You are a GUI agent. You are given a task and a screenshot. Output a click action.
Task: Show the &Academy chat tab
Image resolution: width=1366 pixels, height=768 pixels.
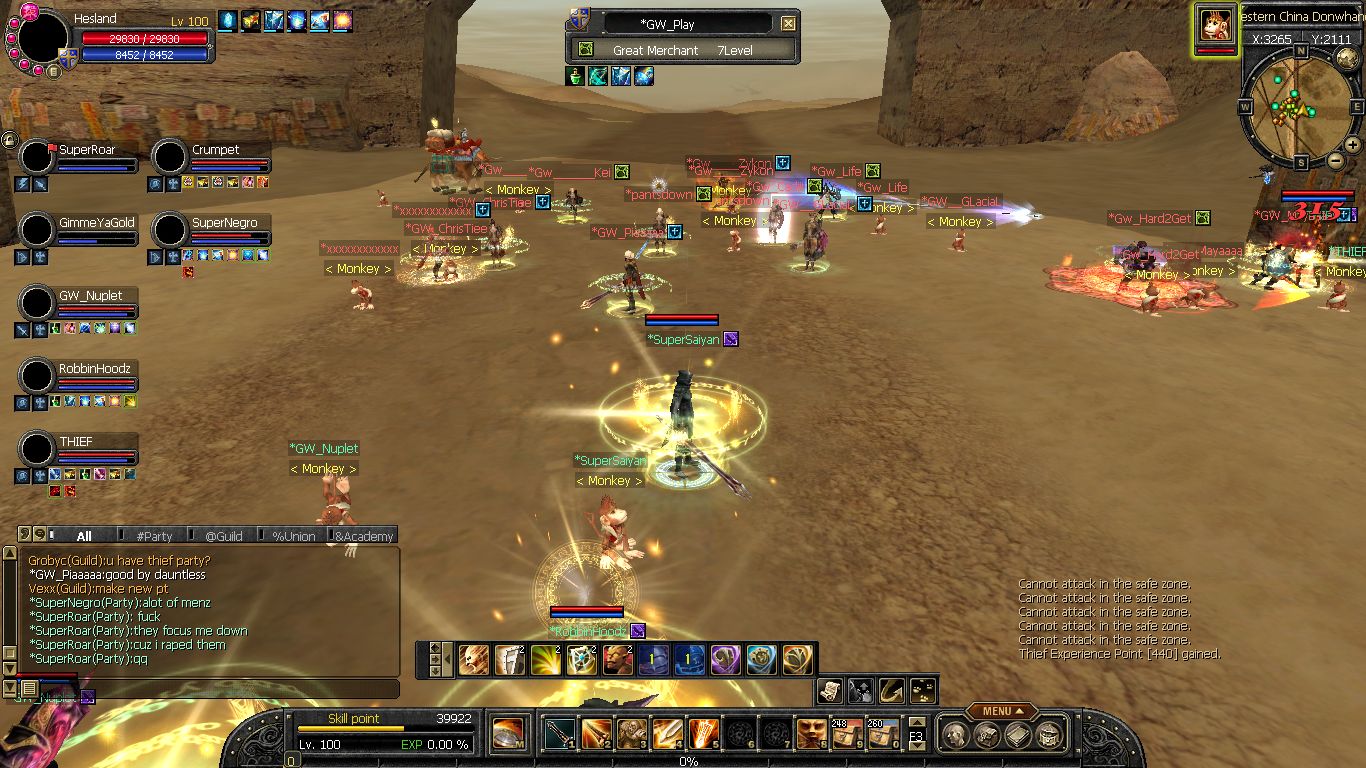(x=364, y=536)
